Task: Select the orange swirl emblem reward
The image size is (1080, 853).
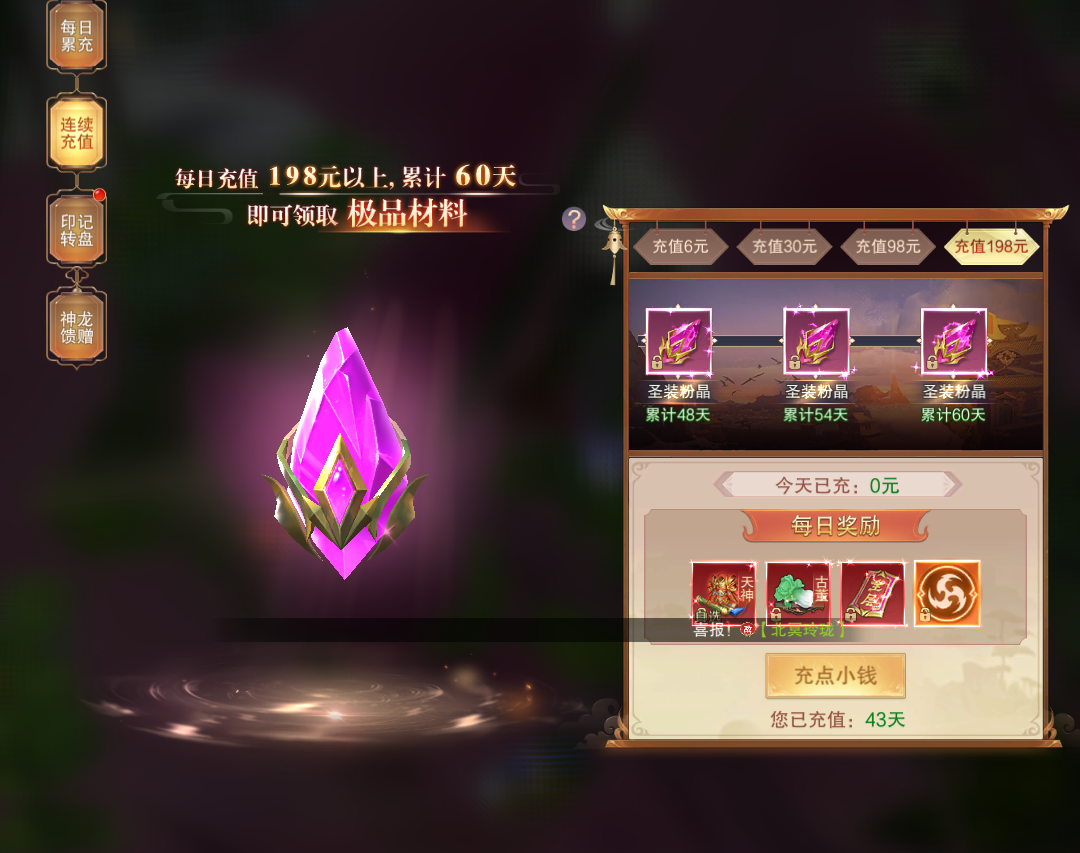Action: [947, 593]
